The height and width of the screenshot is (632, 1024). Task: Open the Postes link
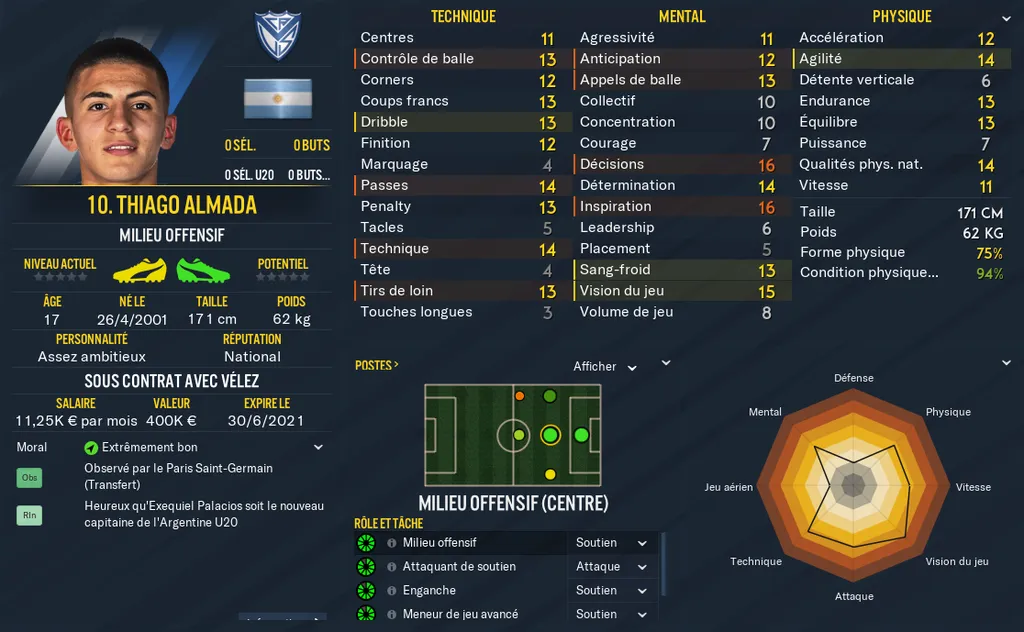tap(376, 365)
